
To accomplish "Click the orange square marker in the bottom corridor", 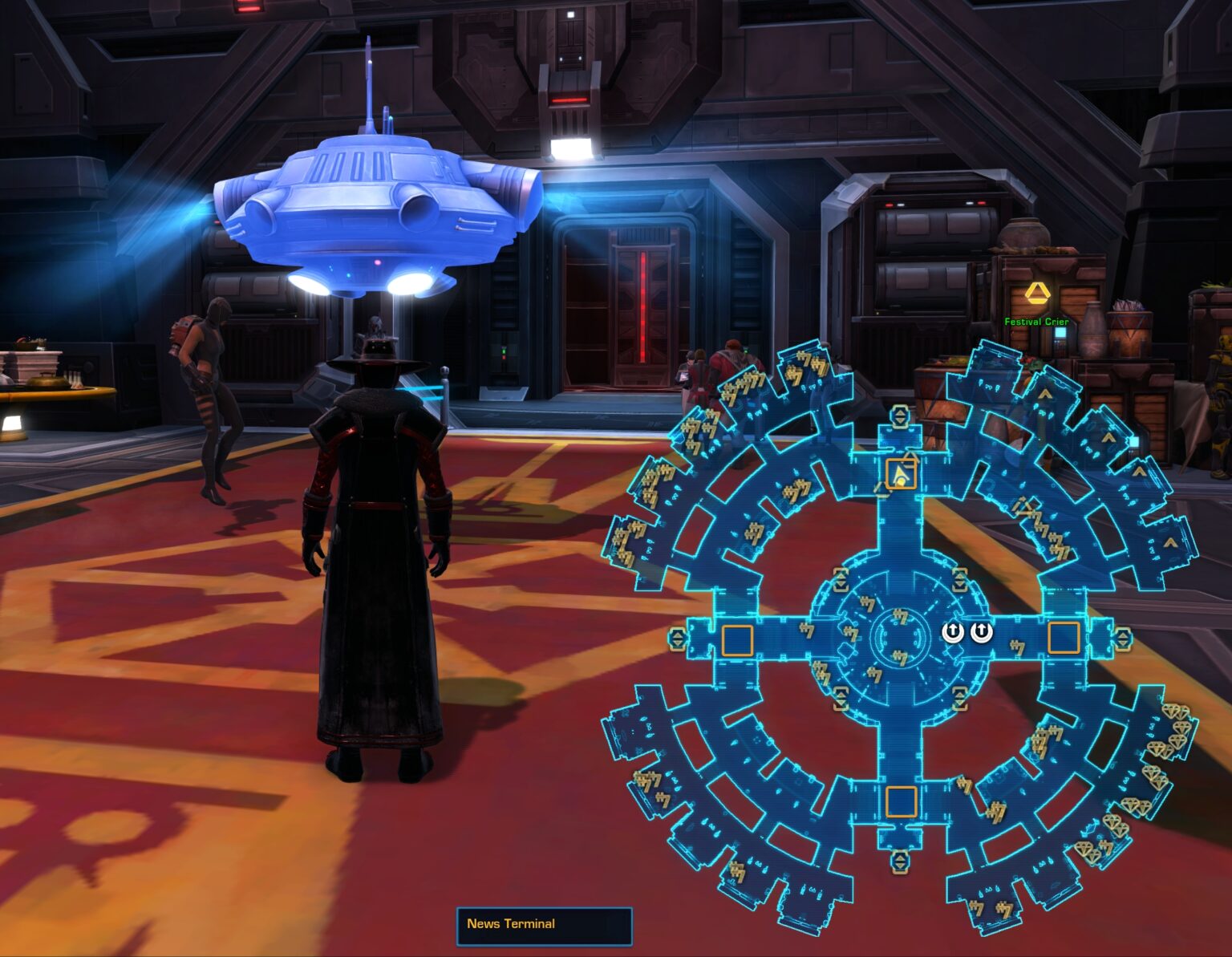I will click(x=902, y=801).
